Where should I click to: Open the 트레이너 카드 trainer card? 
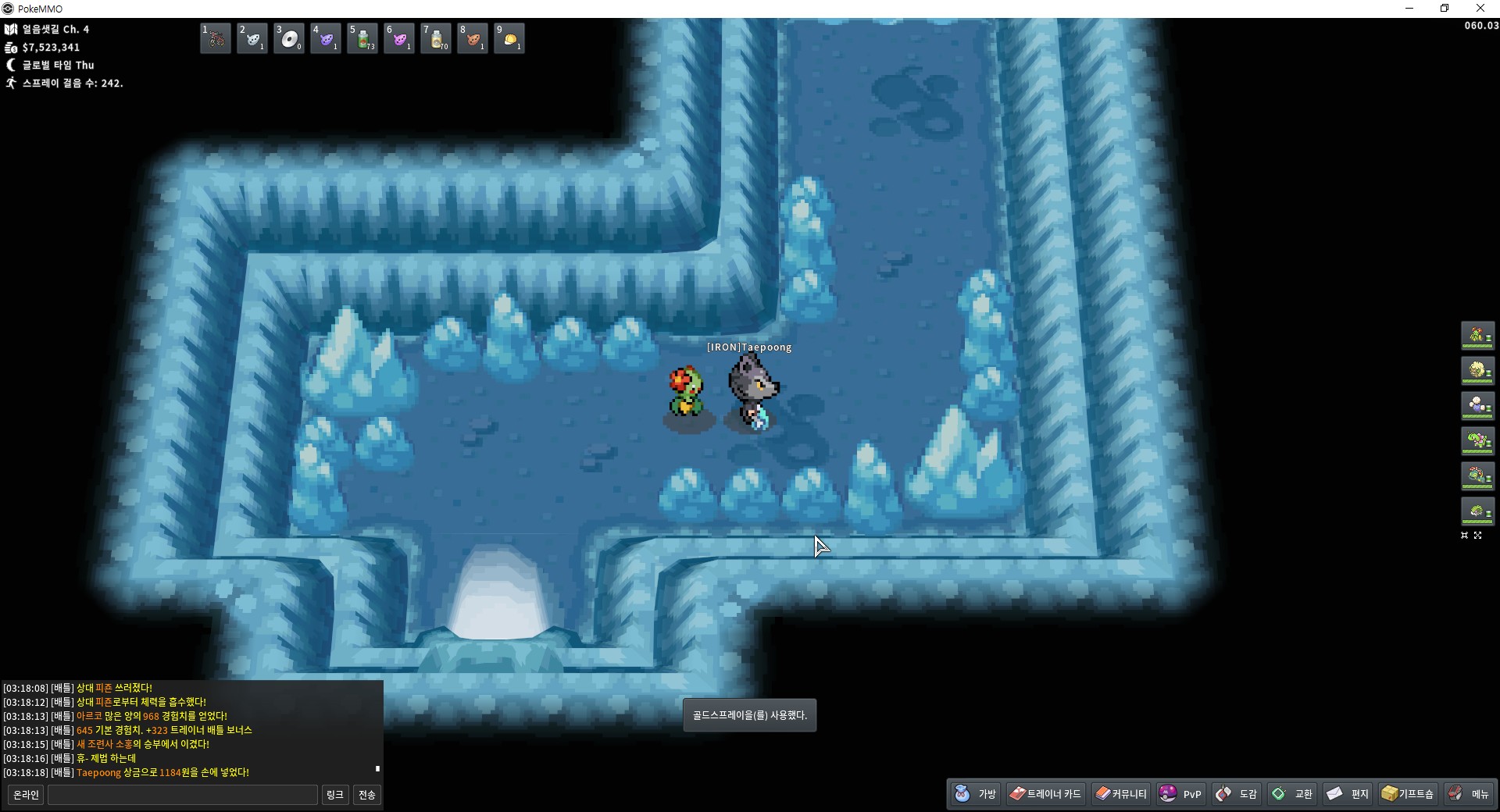point(1045,794)
